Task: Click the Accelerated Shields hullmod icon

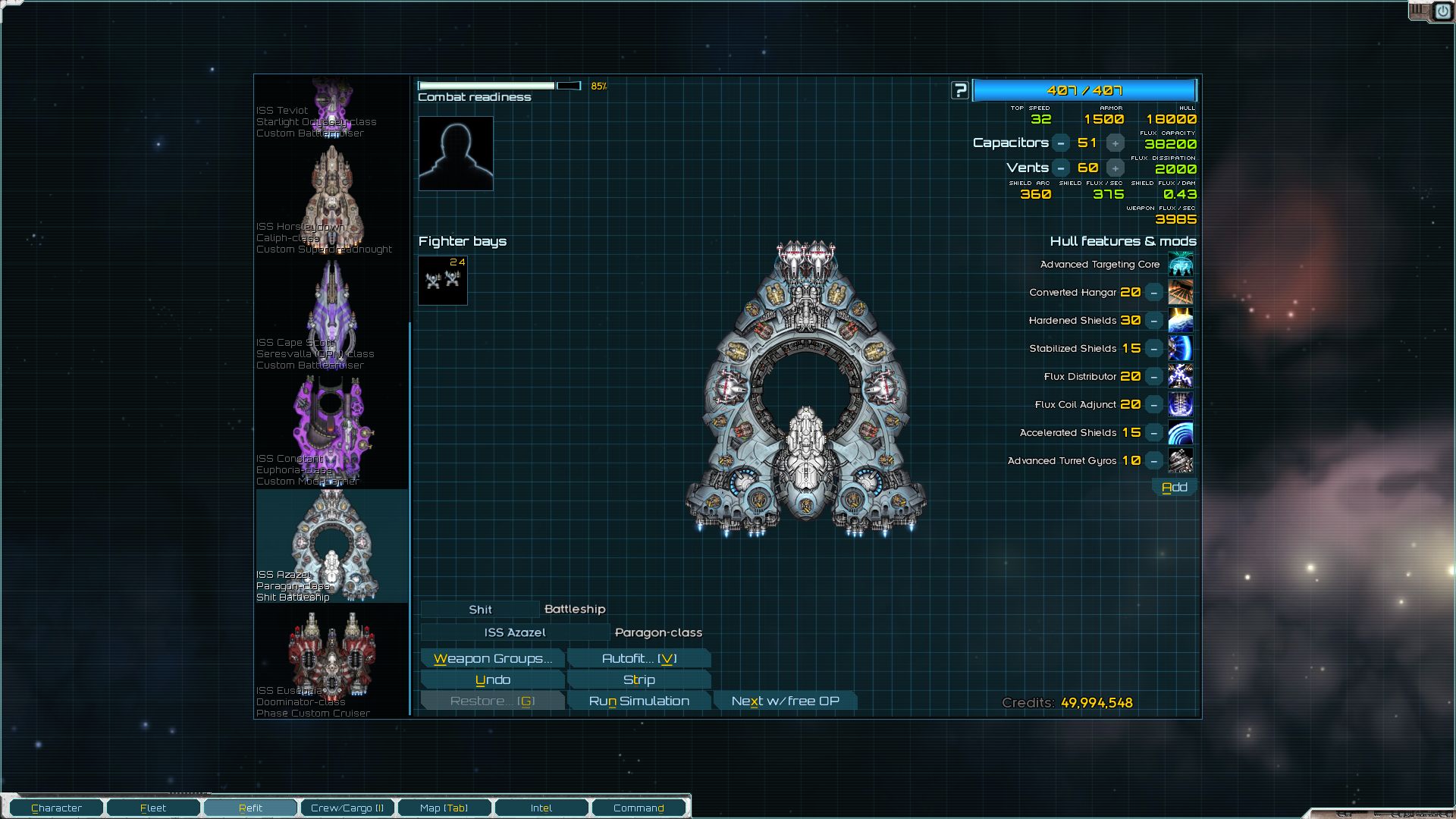Action: click(x=1181, y=432)
